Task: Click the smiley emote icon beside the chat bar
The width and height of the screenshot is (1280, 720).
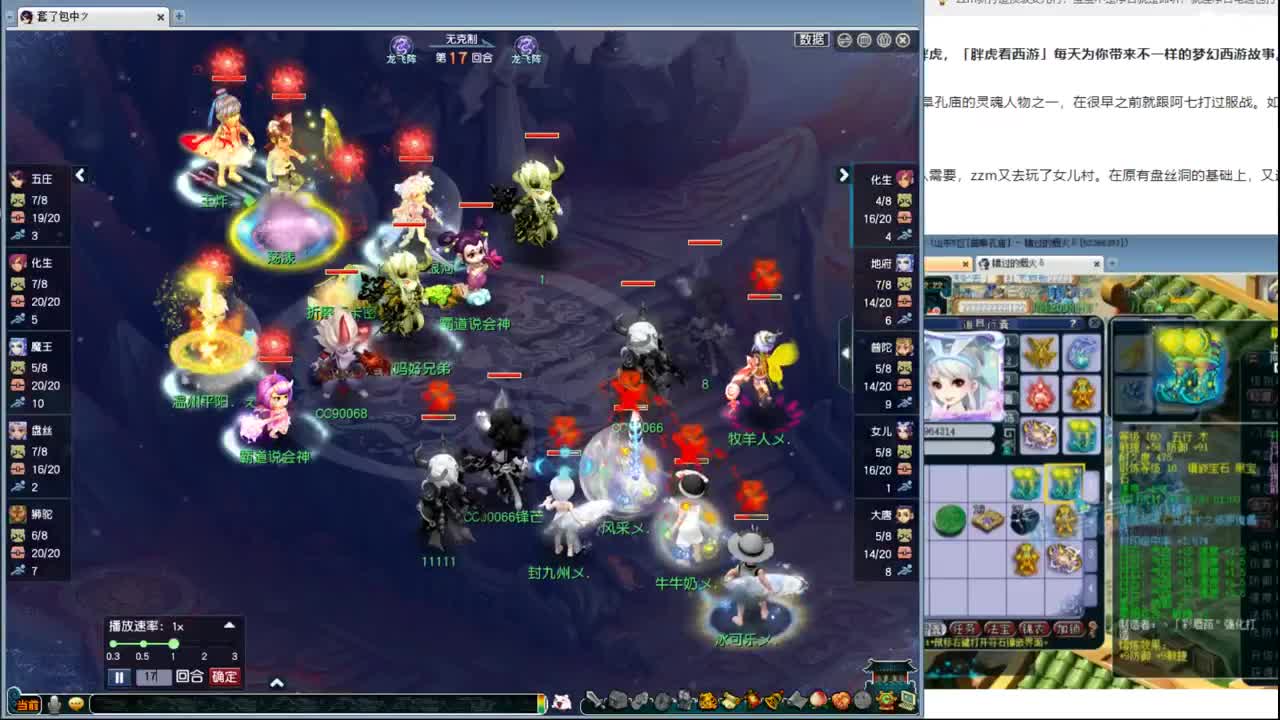Action: point(75,705)
